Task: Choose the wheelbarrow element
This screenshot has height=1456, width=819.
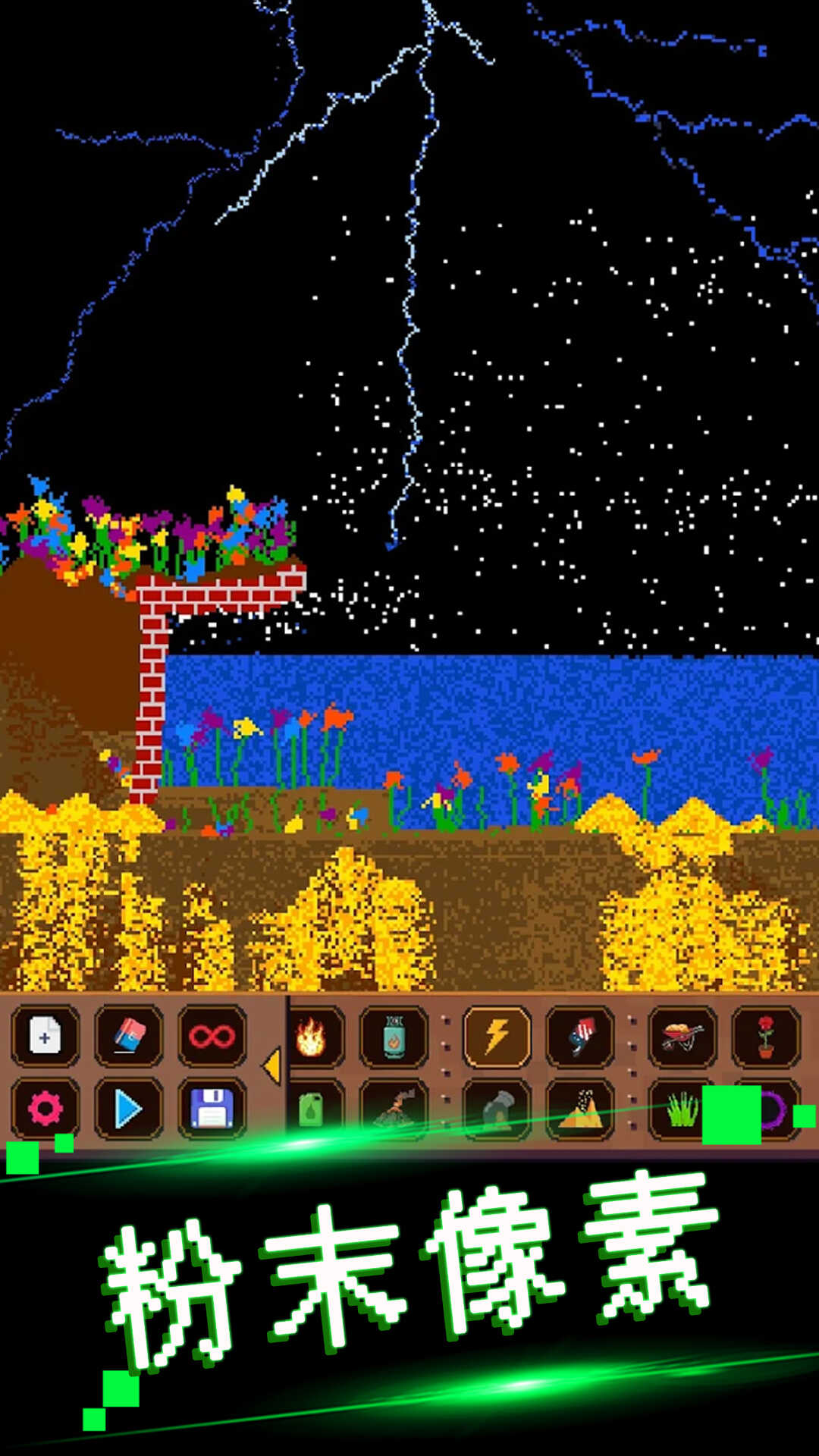Action: [x=682, y=1037]
